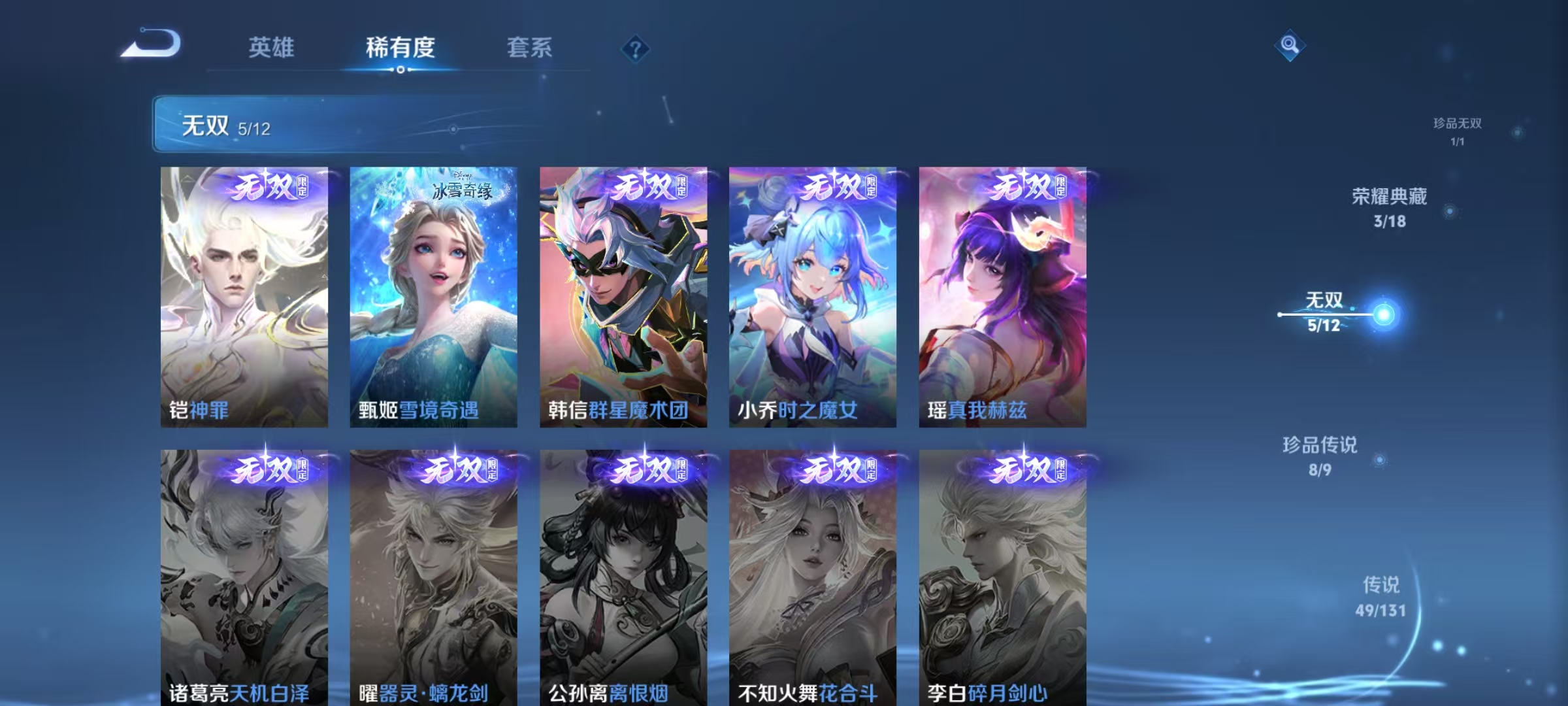Open the help question mark icon
The height and width of the screenshot is (706, 1568).
tap(635, 49)
